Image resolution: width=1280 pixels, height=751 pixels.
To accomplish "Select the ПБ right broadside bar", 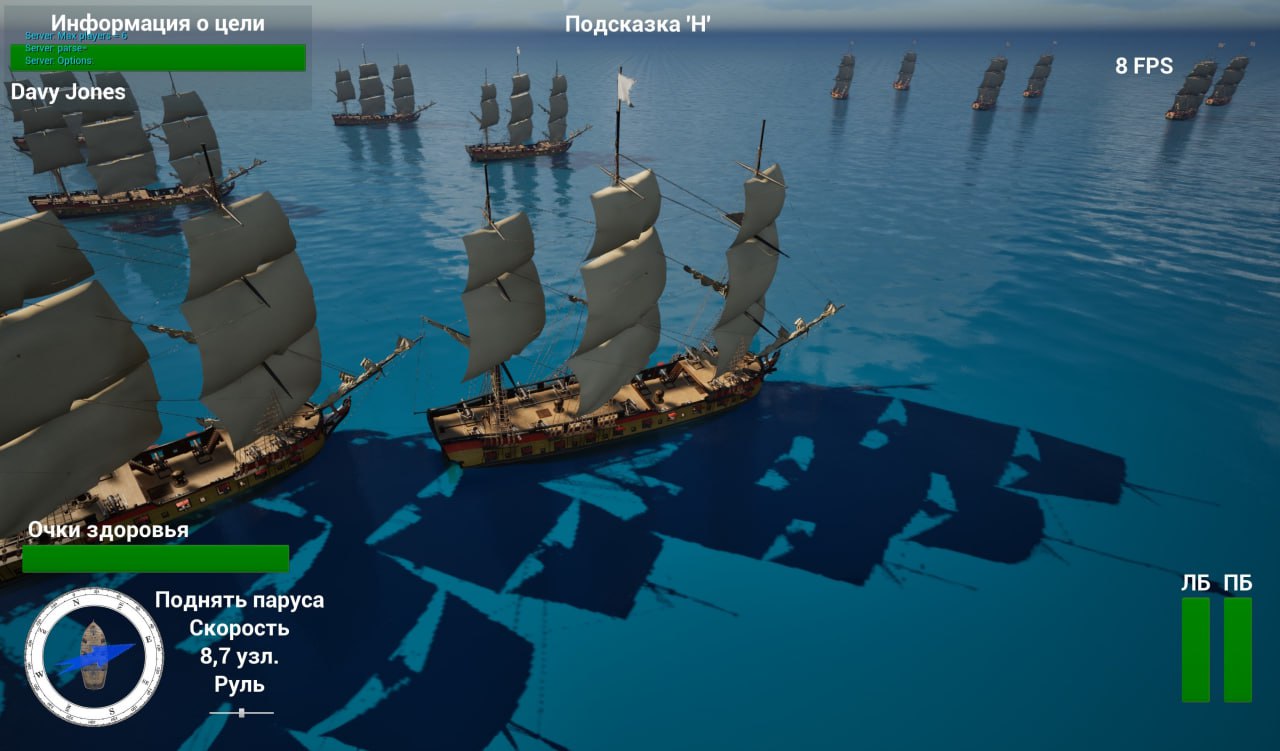I will (1237, 649).
